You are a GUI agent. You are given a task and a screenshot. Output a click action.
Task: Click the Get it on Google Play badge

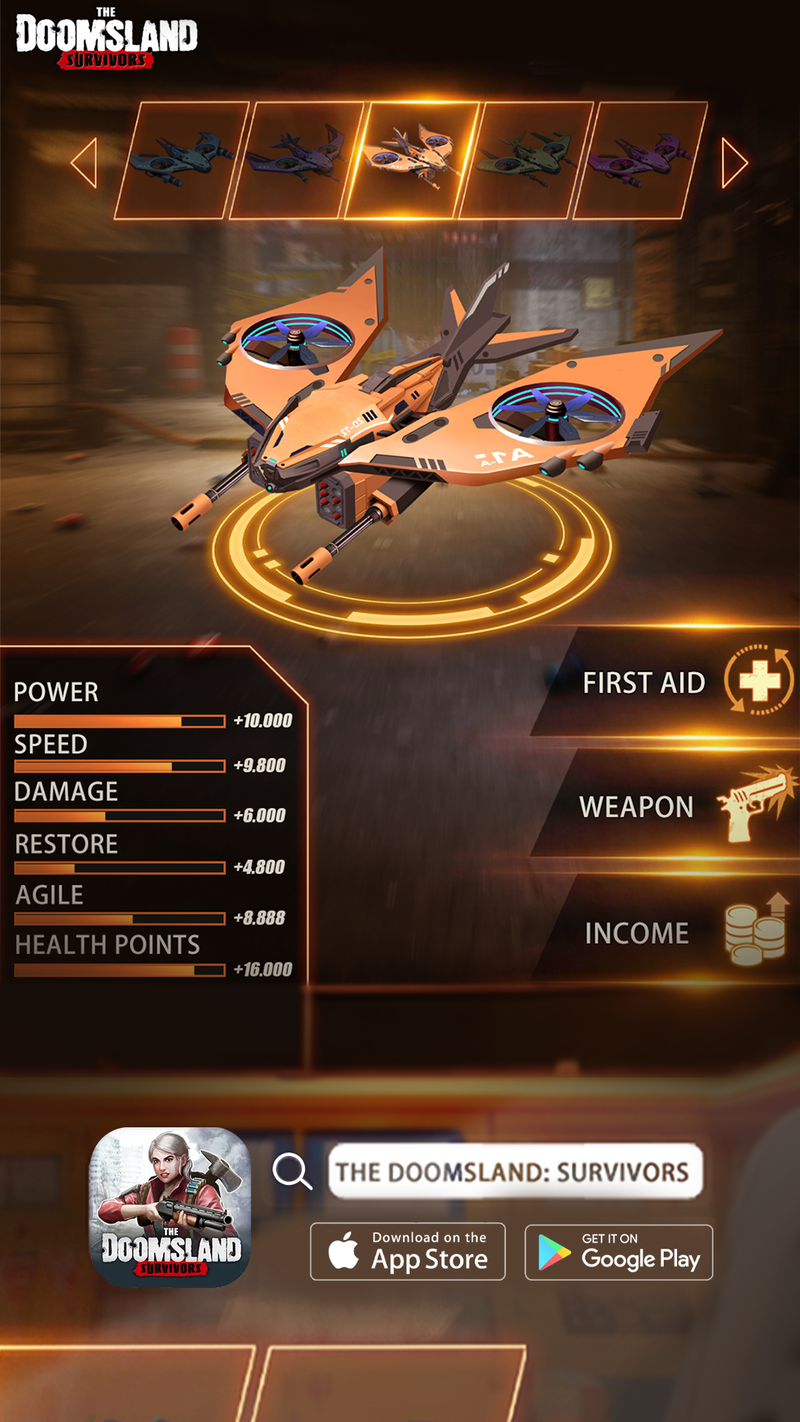(x=619, y=1252)
